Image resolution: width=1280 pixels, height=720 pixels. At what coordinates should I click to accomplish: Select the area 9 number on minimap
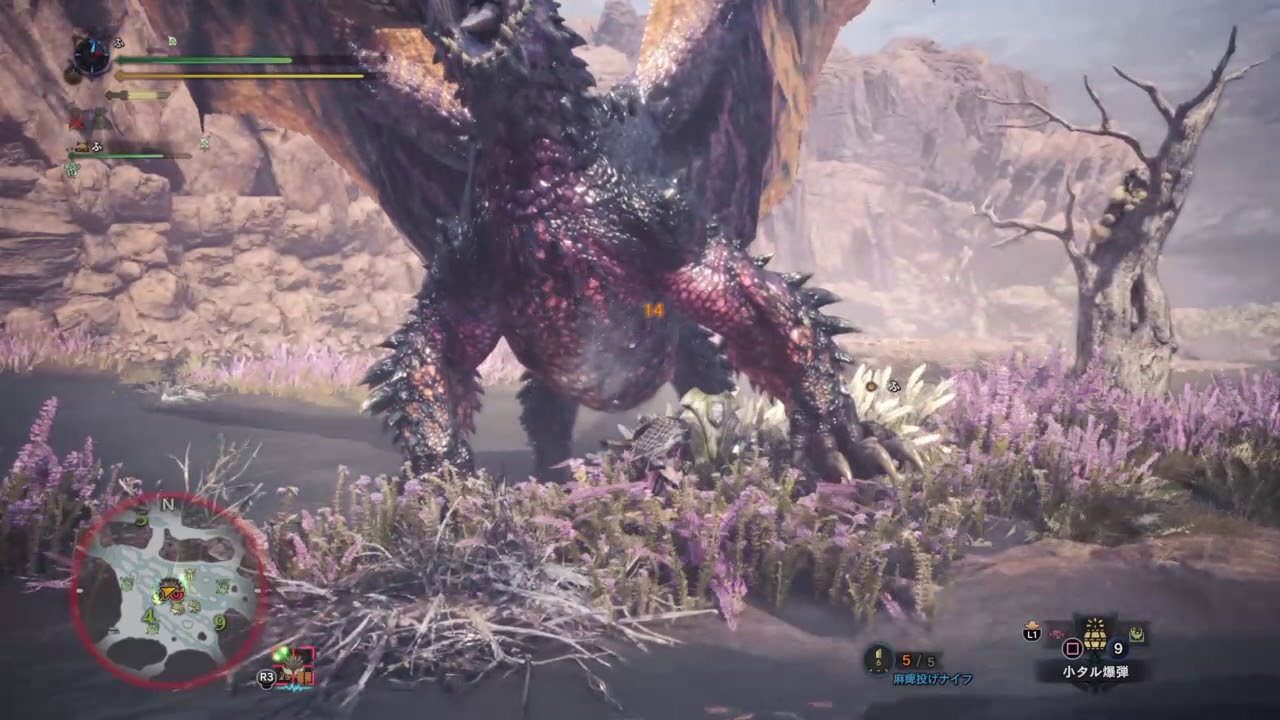point(219,623)
